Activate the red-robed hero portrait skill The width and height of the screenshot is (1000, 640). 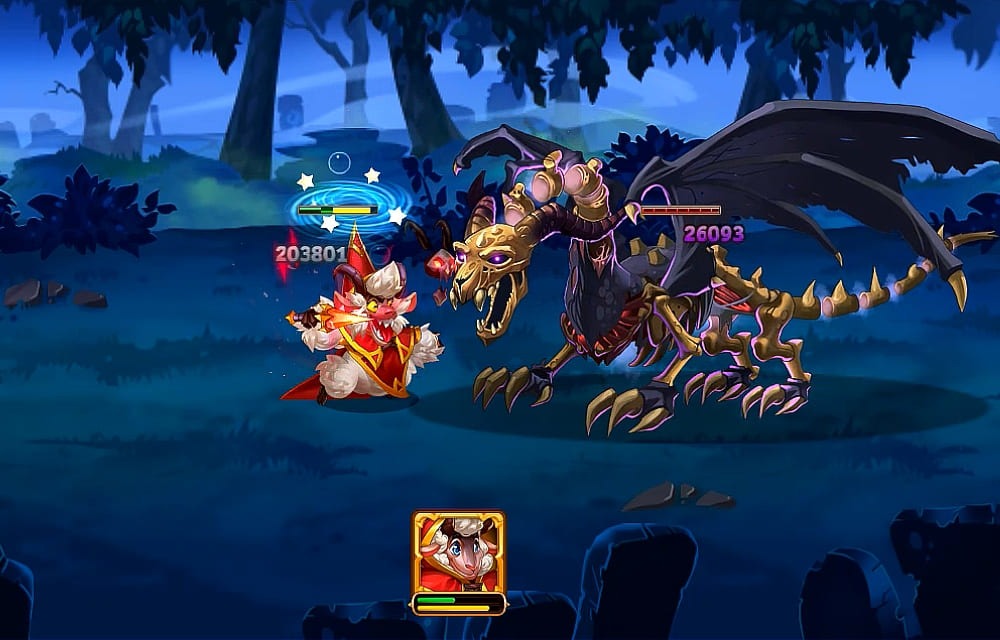click(x=458, y=553)
